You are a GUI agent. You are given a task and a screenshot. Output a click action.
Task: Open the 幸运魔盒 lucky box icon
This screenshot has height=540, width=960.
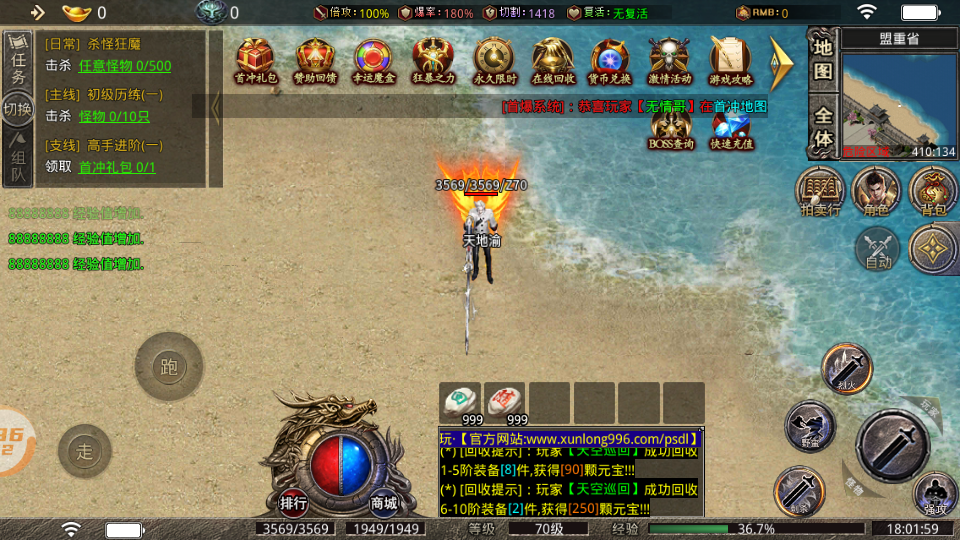(373, 60)
